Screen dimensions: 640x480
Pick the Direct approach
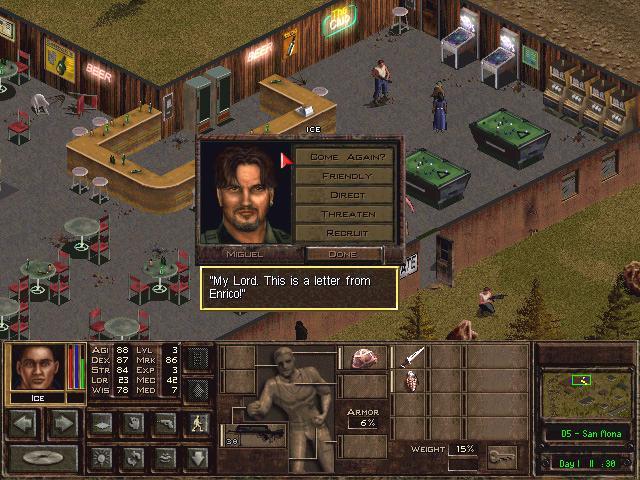coord(347,195)
